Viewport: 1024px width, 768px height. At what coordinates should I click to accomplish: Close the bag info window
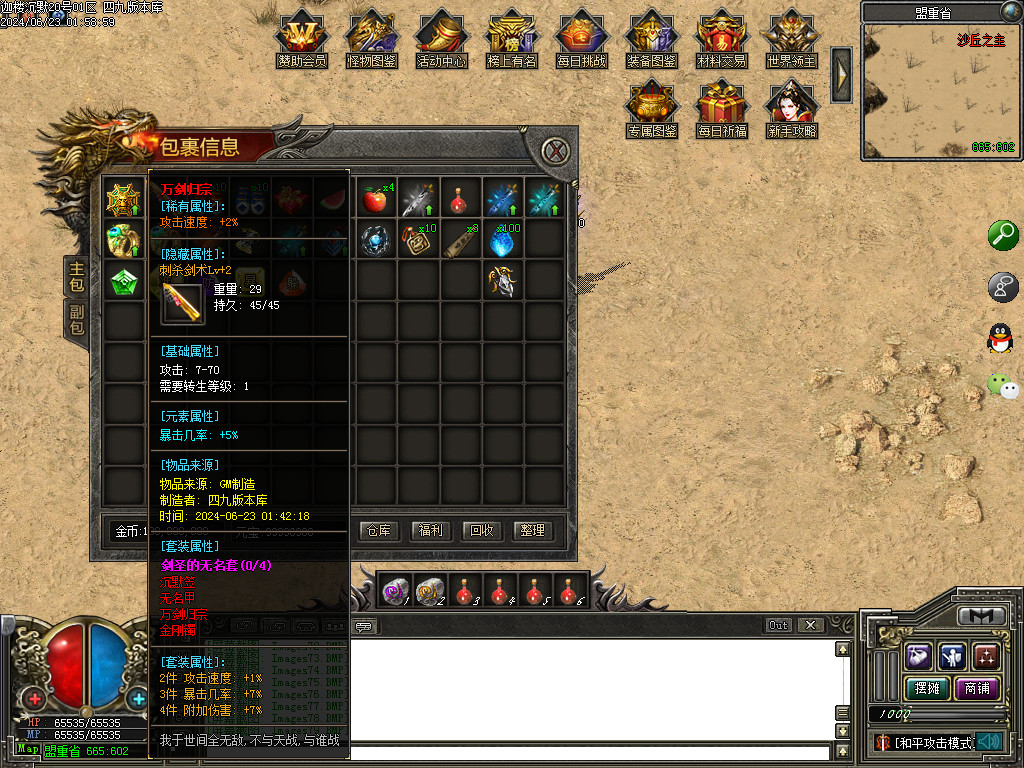click(x=556, y=152)
